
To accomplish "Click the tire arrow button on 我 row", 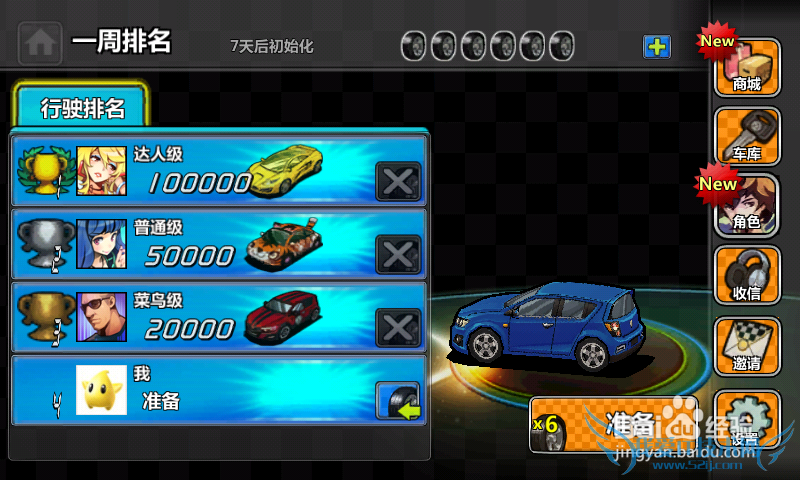I will 398,401.
